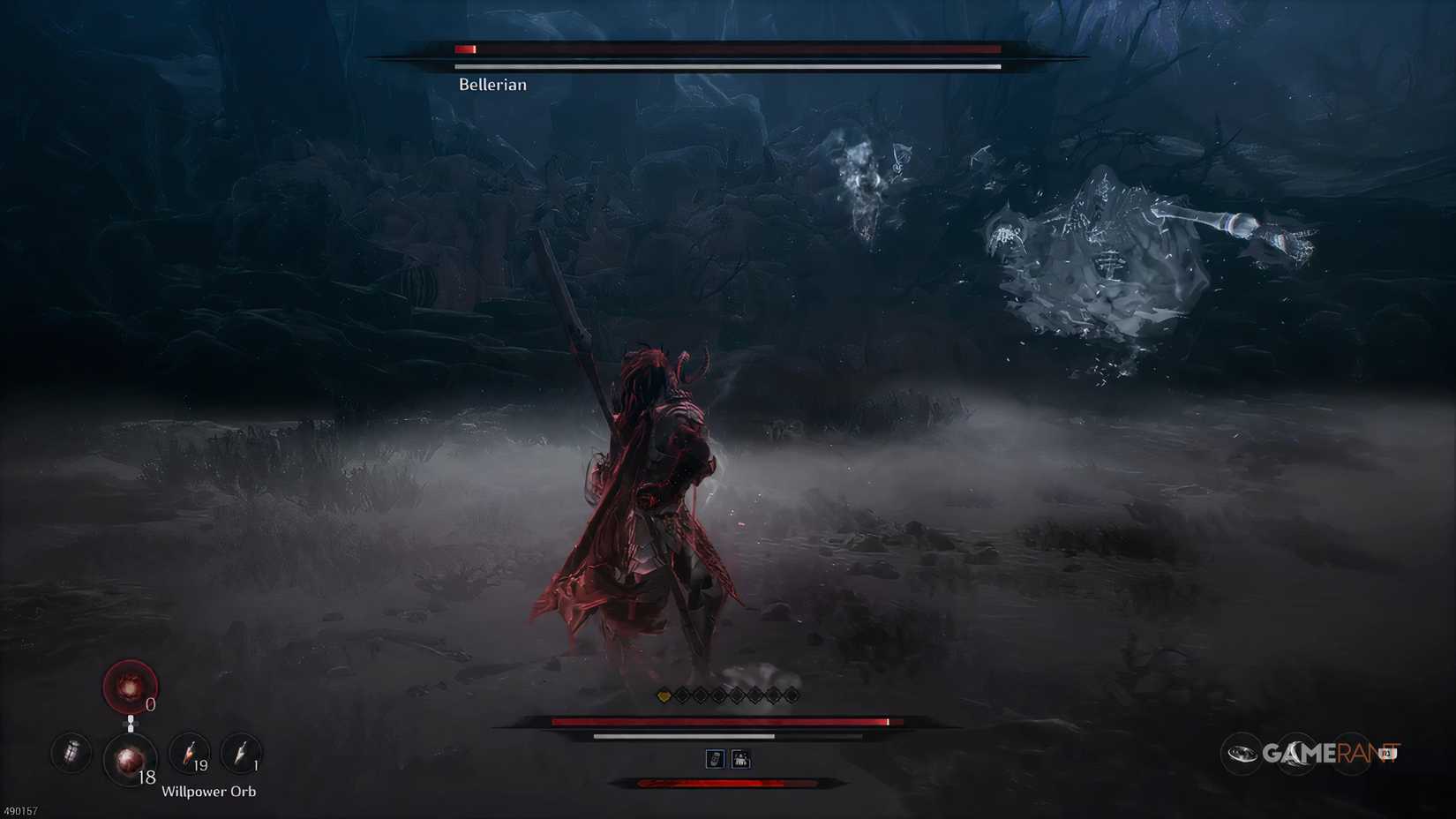Viewport: 1456px width, 819px height.
Task: Click the first empty dark diamond buff slot
Action: coord(681,695)
